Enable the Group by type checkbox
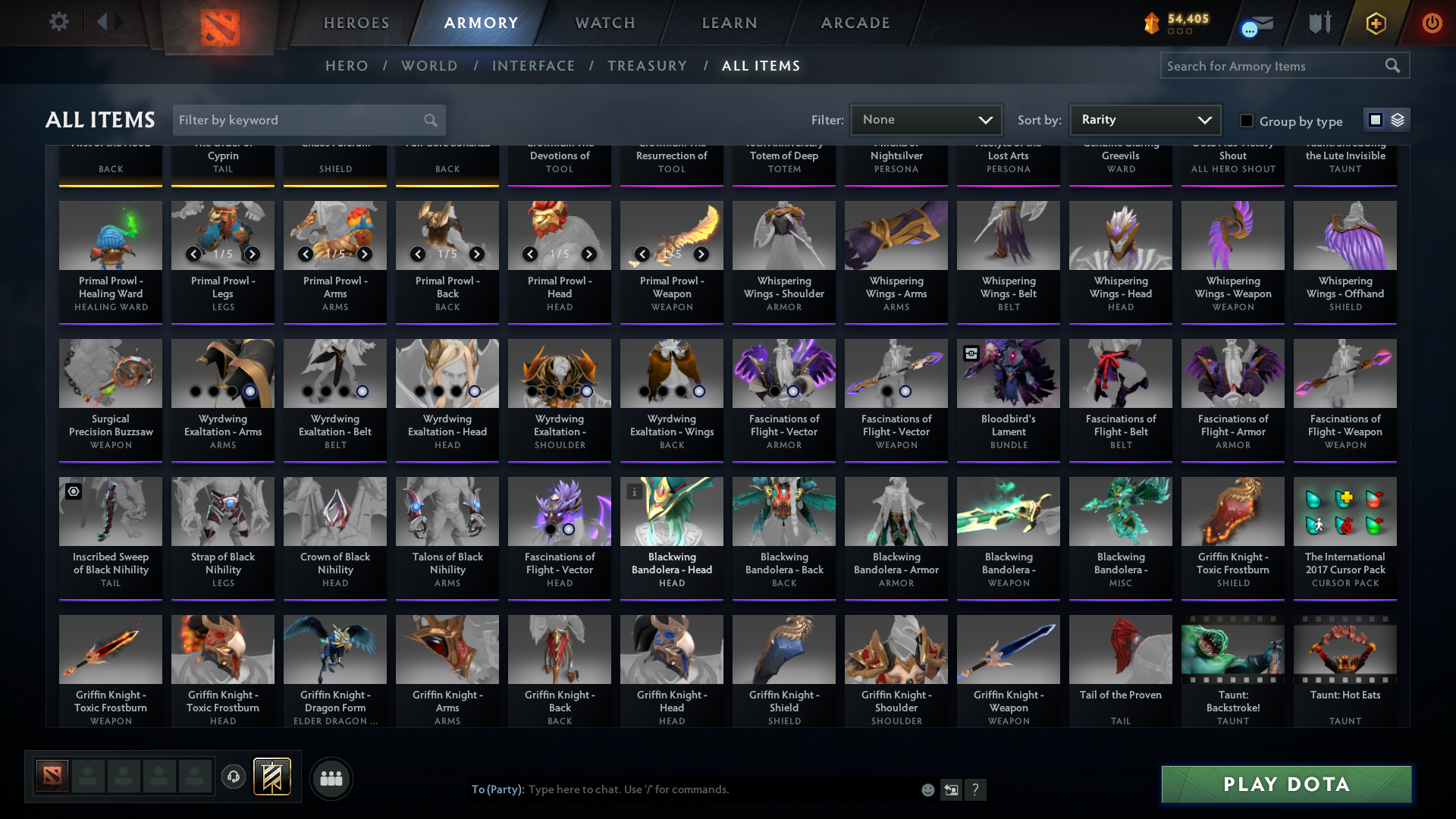 pyautogui.click(x=1246, y=121)
